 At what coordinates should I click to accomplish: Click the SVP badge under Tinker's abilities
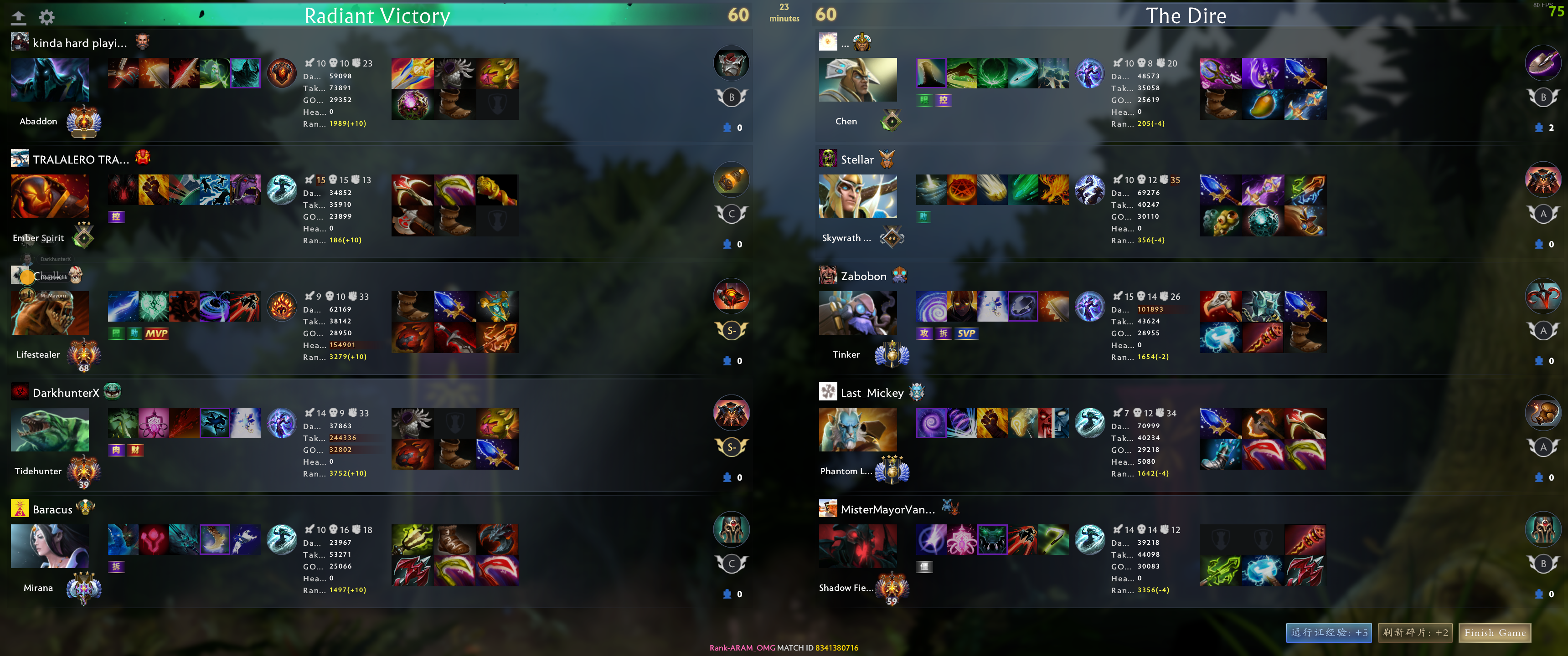pyautogui.click(x=966, y=333)
